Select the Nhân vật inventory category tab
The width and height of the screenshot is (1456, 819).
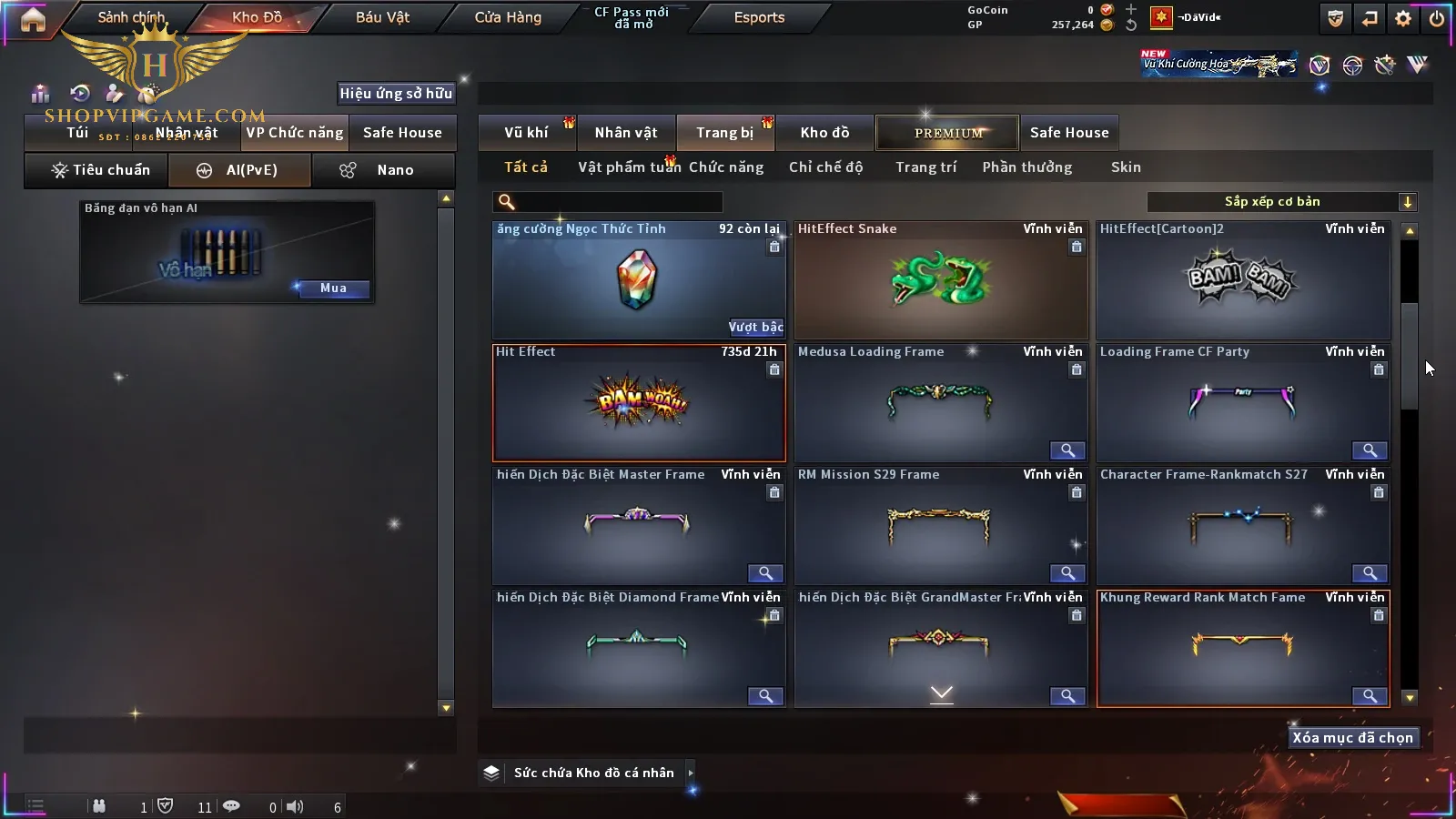pyautogui.click(x=626, y=133)
